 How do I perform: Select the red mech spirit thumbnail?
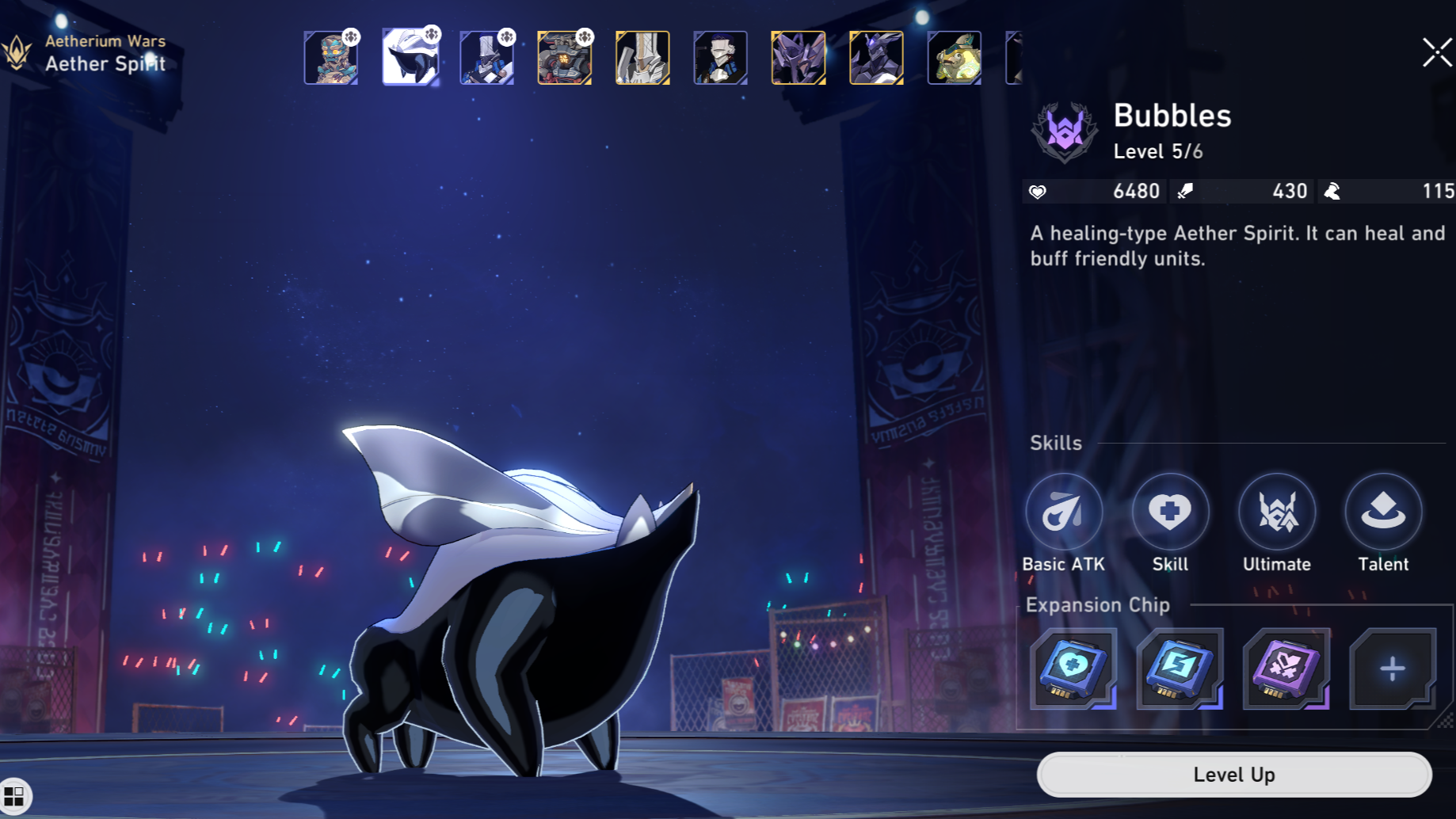click(x=565, y=57)
